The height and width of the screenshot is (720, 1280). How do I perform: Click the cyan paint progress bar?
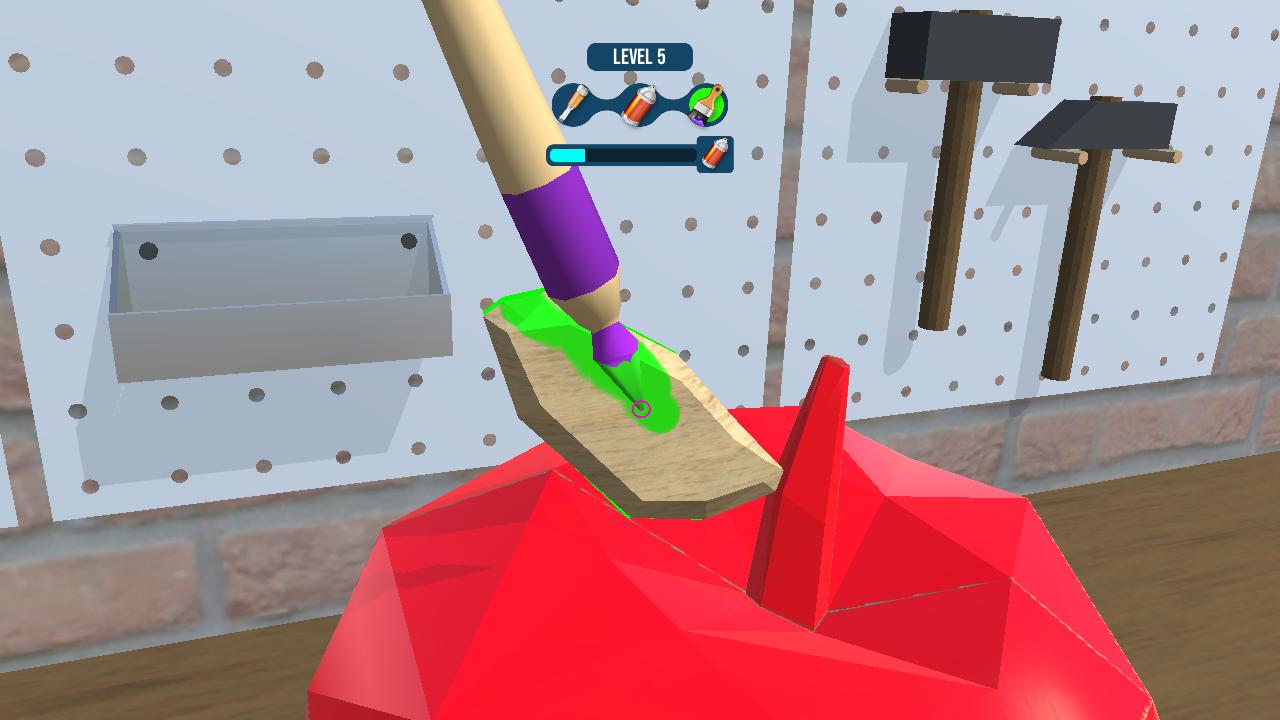pos(567,153)
